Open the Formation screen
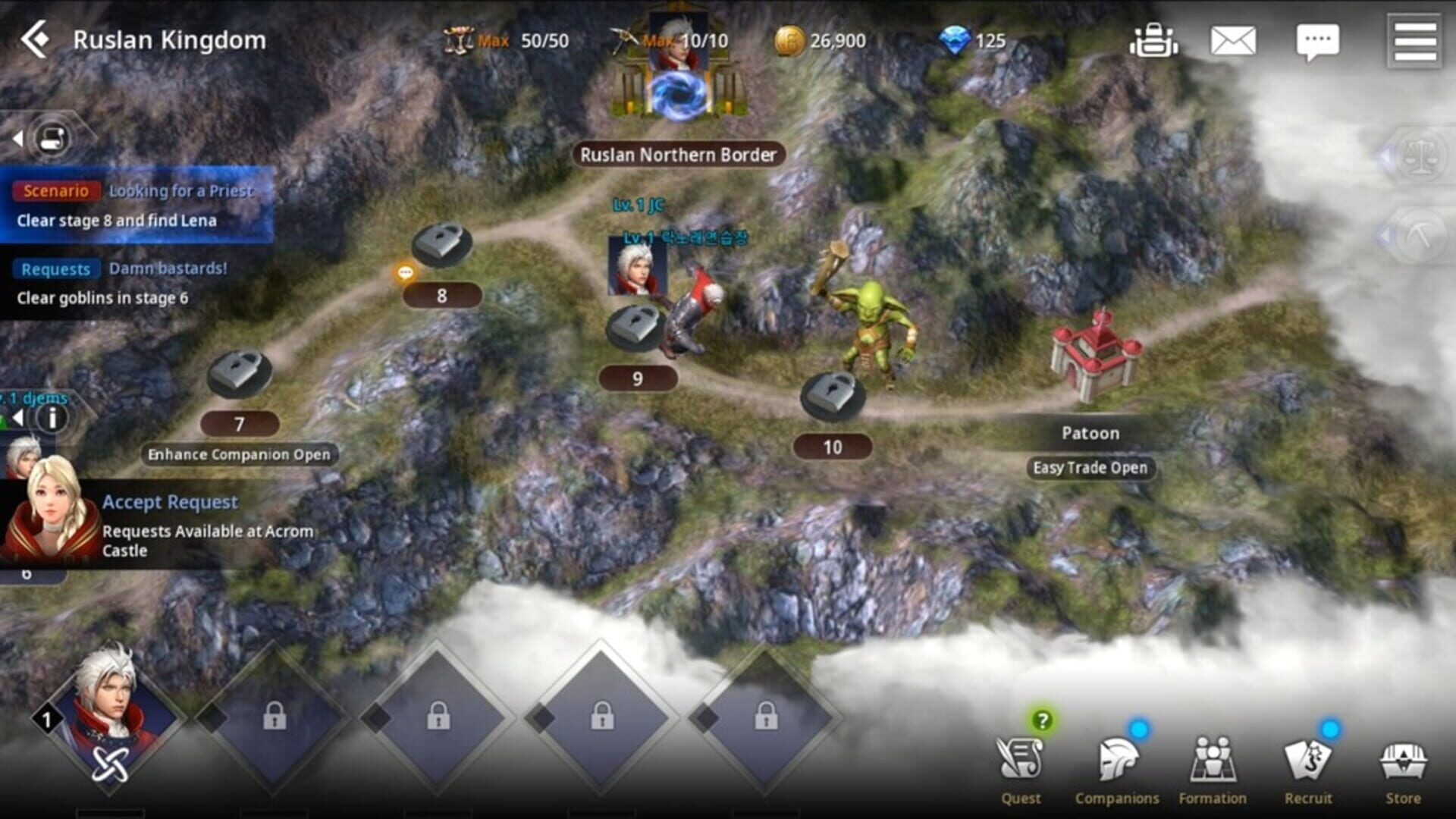Image resolution: width=1456 pixels, height=819 pixels. (1212, 758)
